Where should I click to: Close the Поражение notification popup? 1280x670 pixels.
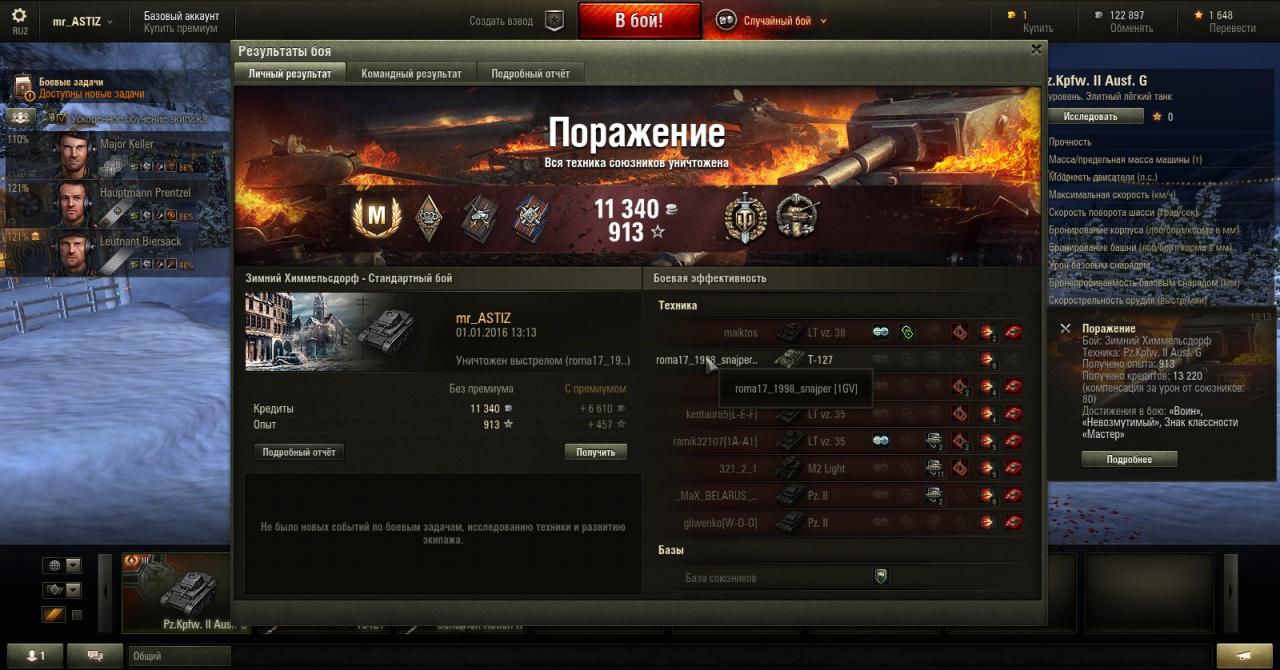(x=1065, y=328)
